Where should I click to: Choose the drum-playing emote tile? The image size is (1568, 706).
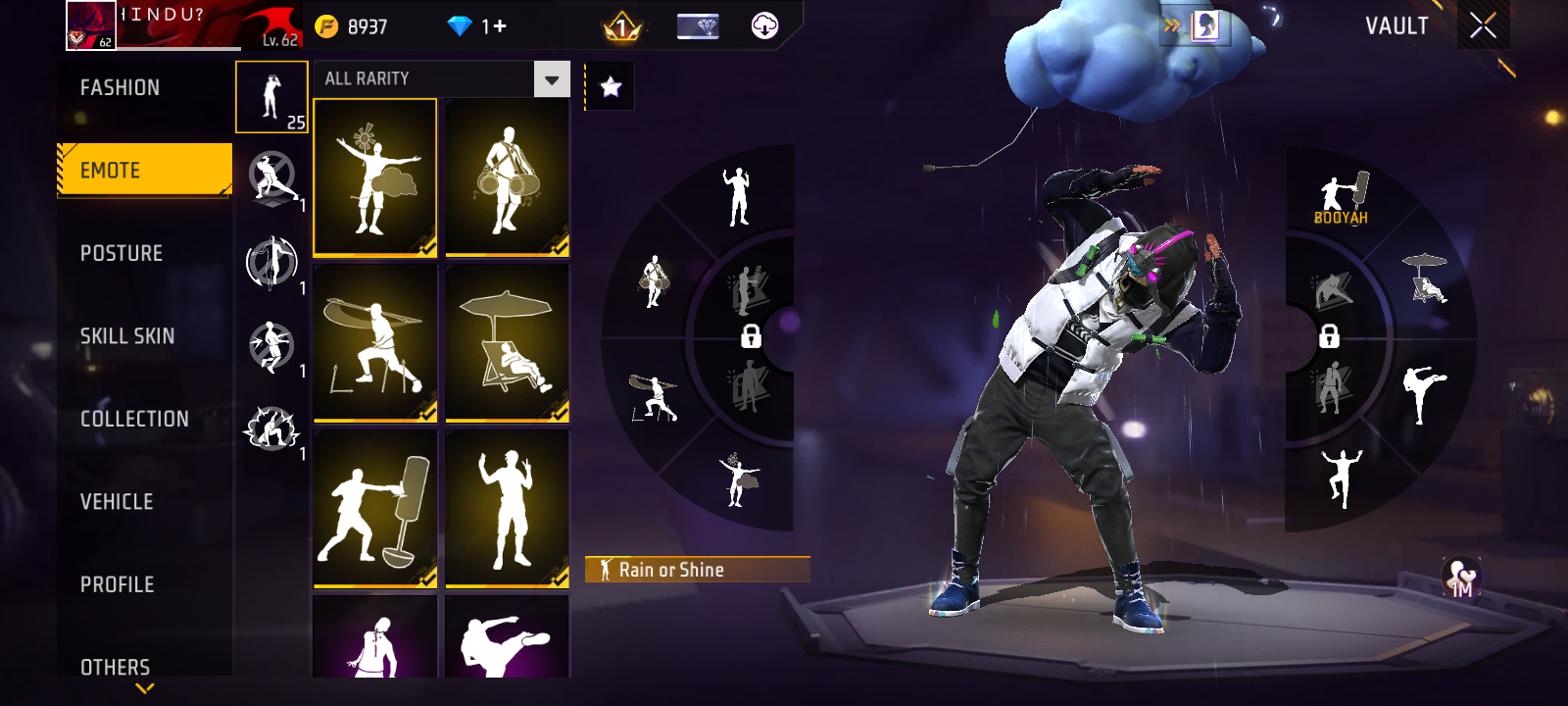click(x=507, y=177)
